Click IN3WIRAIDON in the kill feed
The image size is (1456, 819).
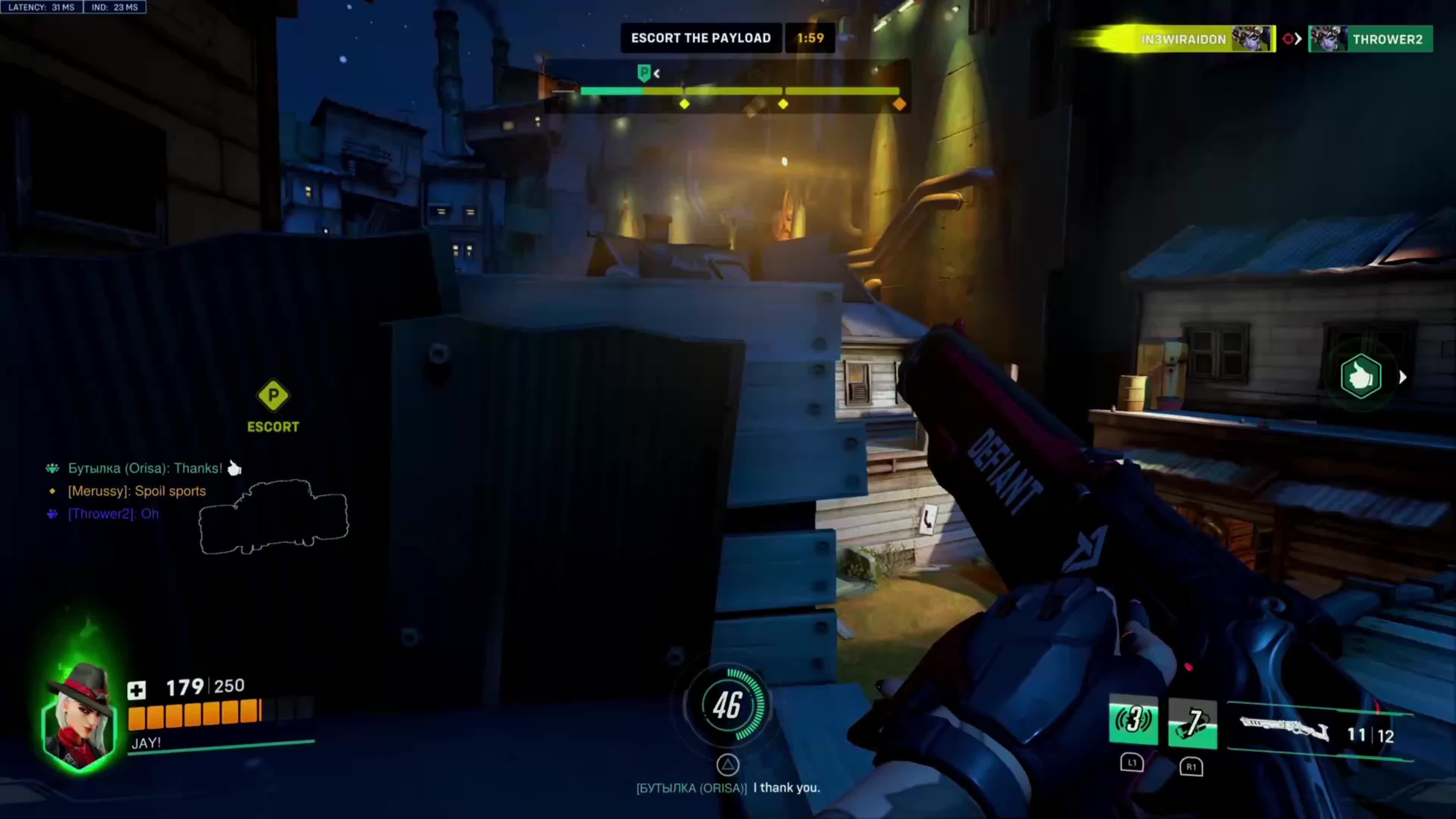point(1183,39)
